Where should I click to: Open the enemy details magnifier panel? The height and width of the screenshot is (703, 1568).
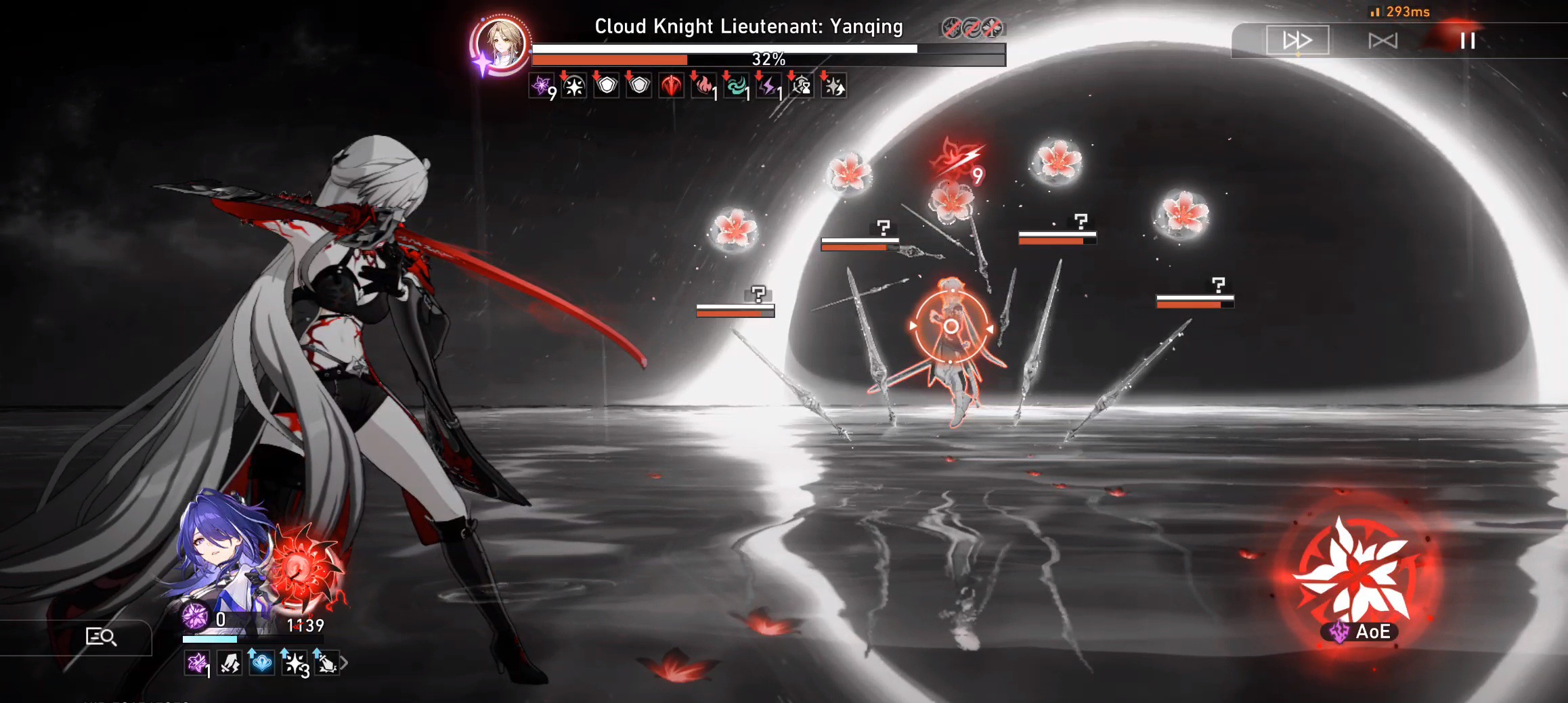pos(102,637)
